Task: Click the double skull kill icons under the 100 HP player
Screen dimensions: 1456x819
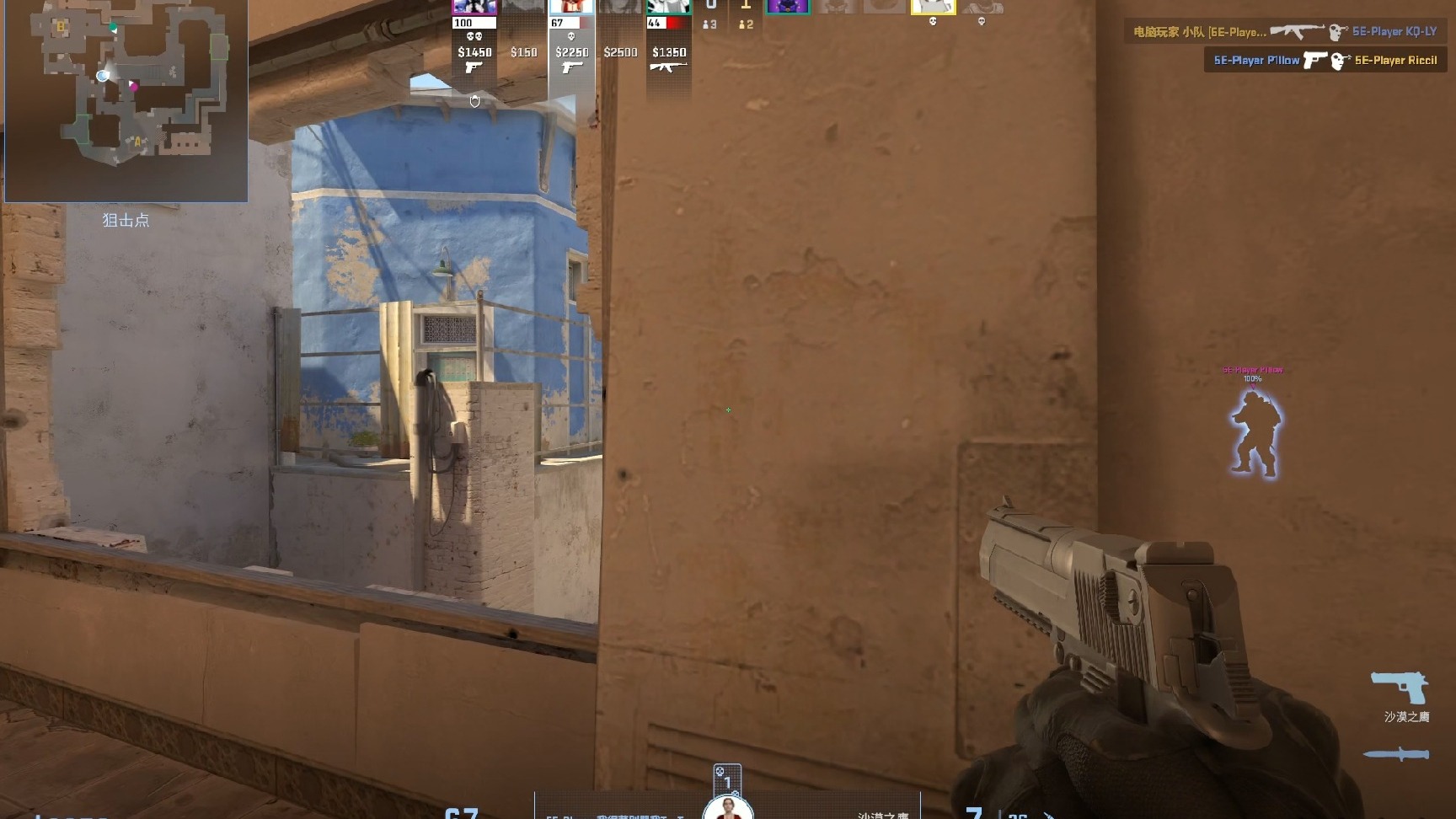Action: click(x=474, y=37)
